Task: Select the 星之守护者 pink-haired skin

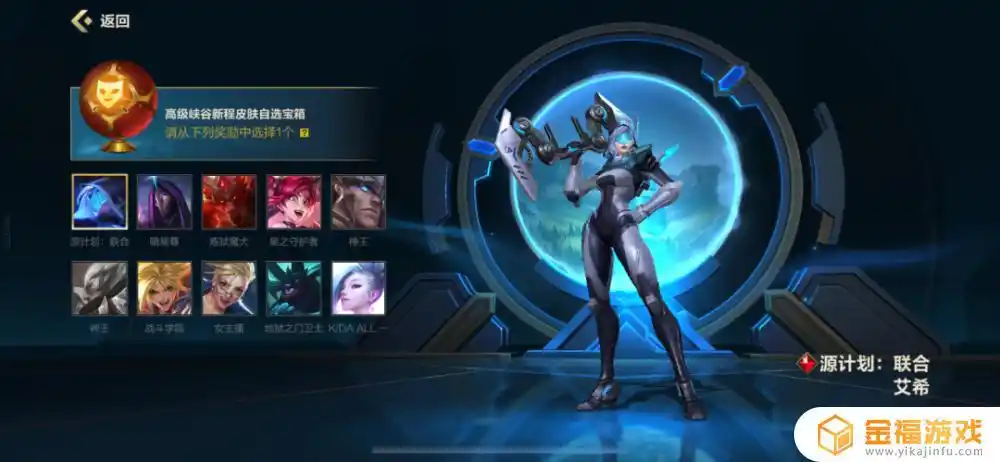Action: tap(294, 202)
